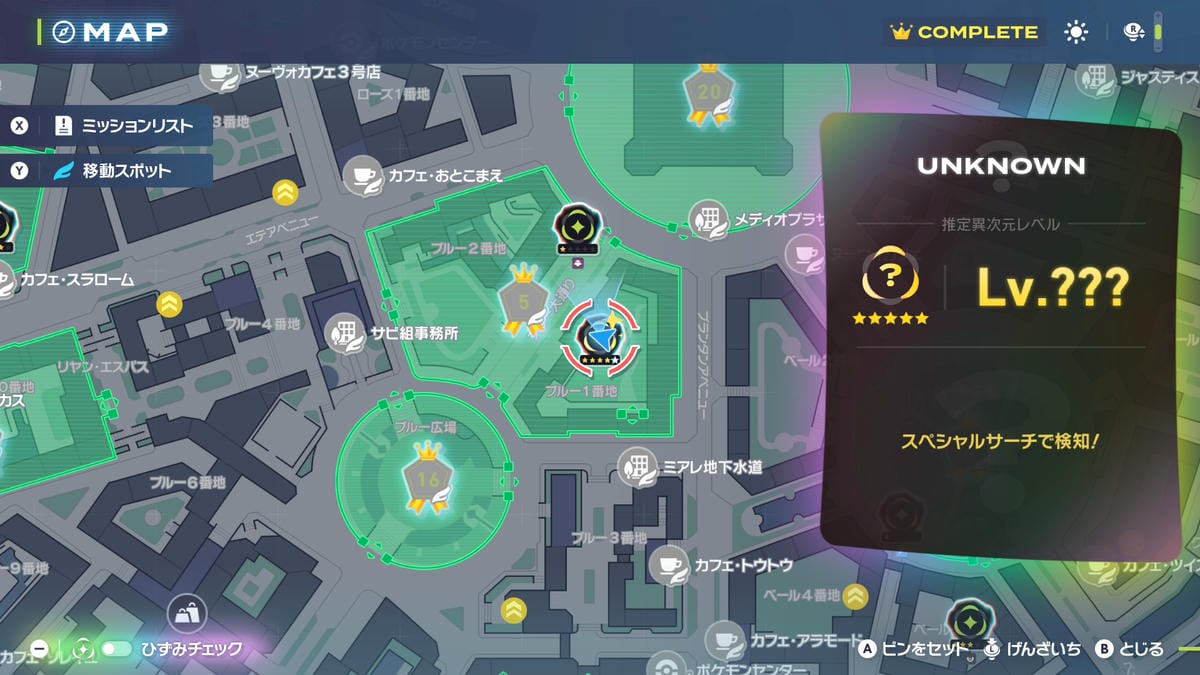
Task: Choose the カフェ・トウトウ cafe marker
Action: click(x=668, y=565)
